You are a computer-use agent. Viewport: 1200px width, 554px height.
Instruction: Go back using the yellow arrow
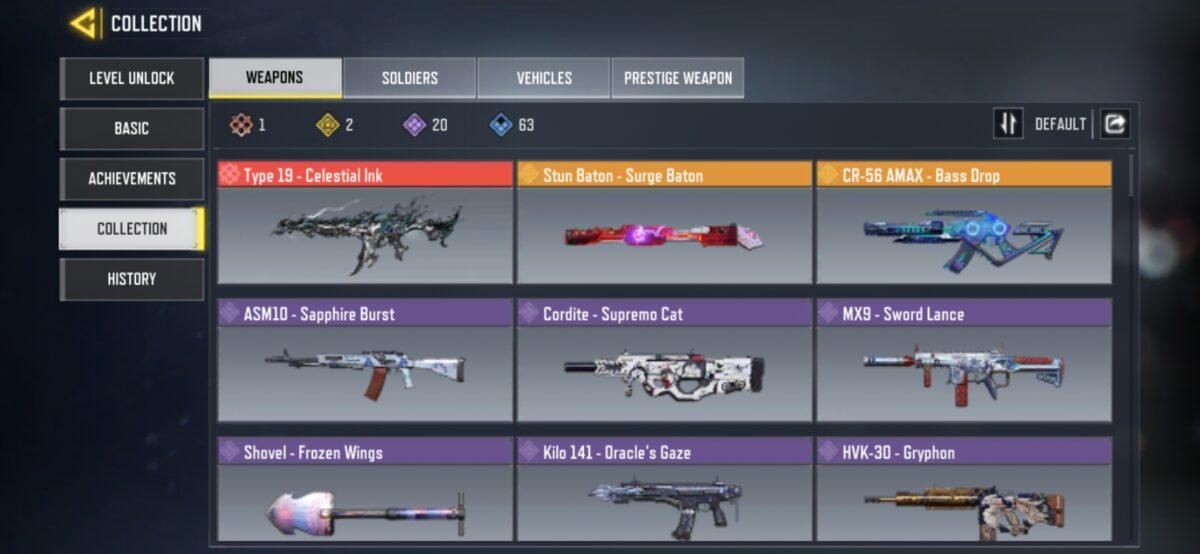(84, 23)
